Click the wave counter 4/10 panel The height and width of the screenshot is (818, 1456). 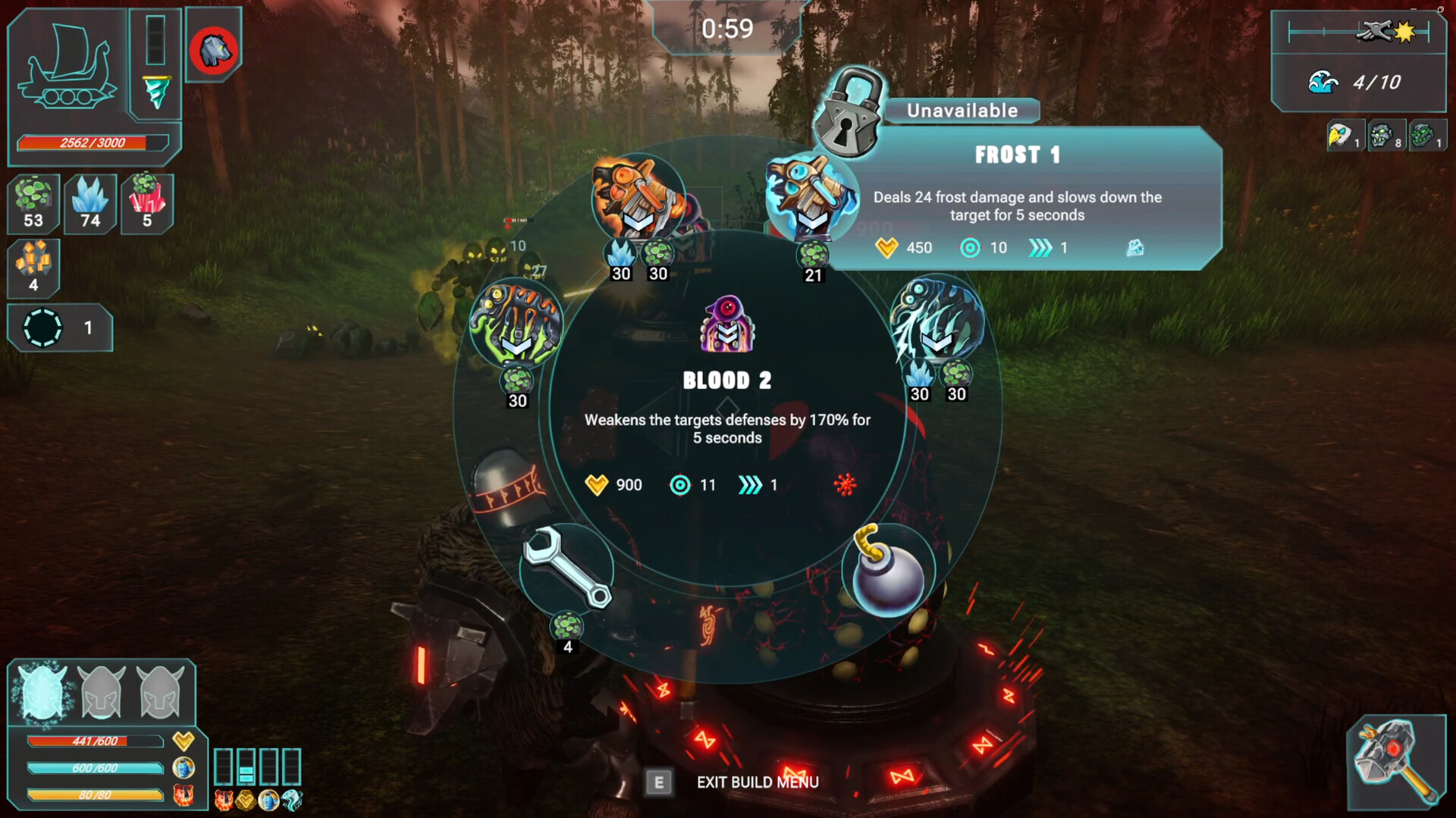coord(1357,83)
